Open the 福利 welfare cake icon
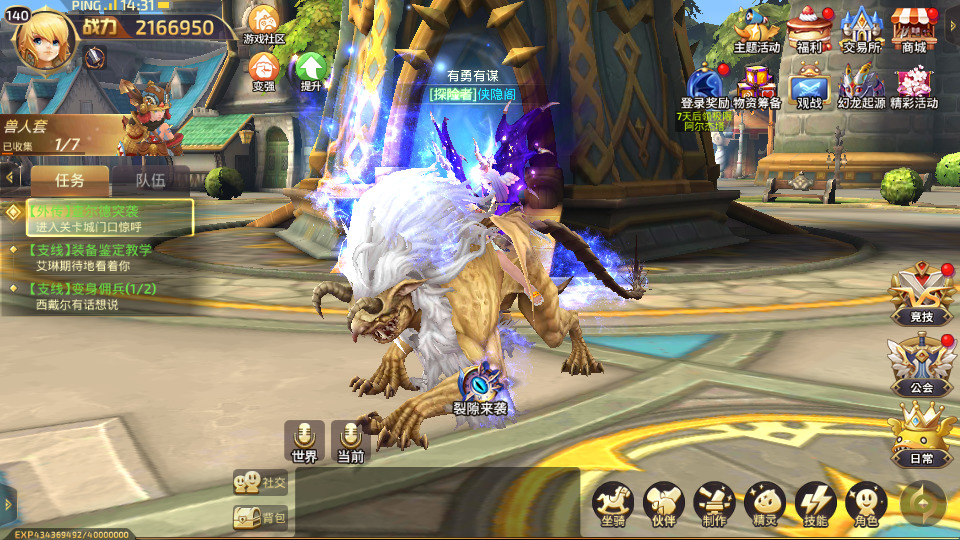 807,26
